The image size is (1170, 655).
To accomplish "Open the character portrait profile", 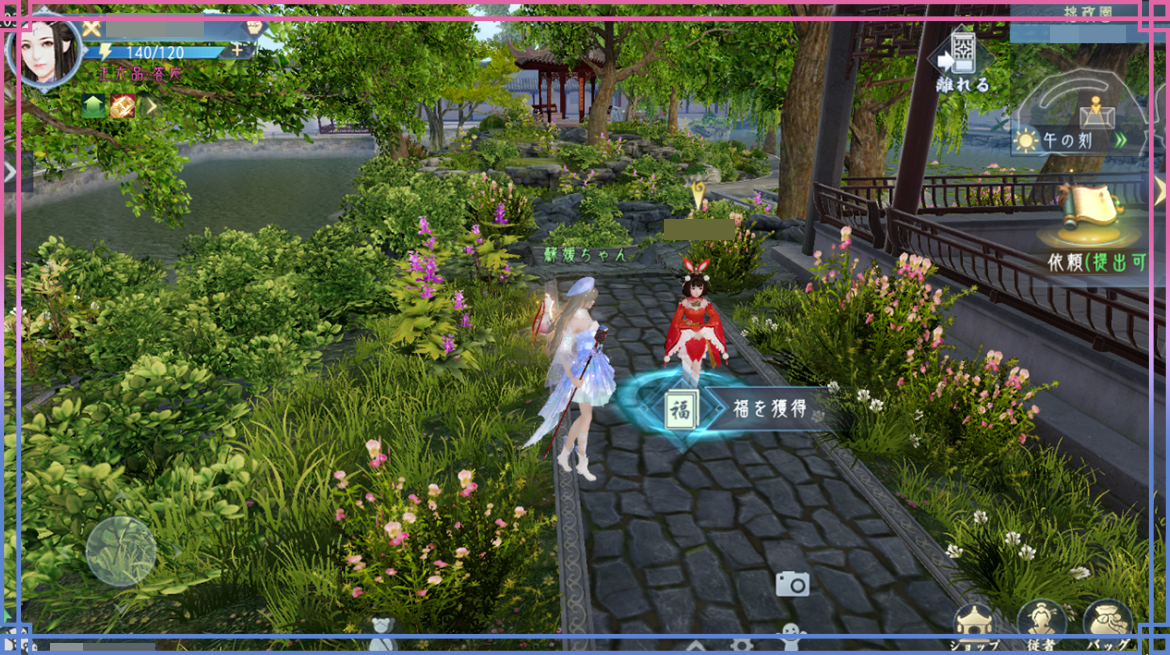I will [x=43, y=50].
